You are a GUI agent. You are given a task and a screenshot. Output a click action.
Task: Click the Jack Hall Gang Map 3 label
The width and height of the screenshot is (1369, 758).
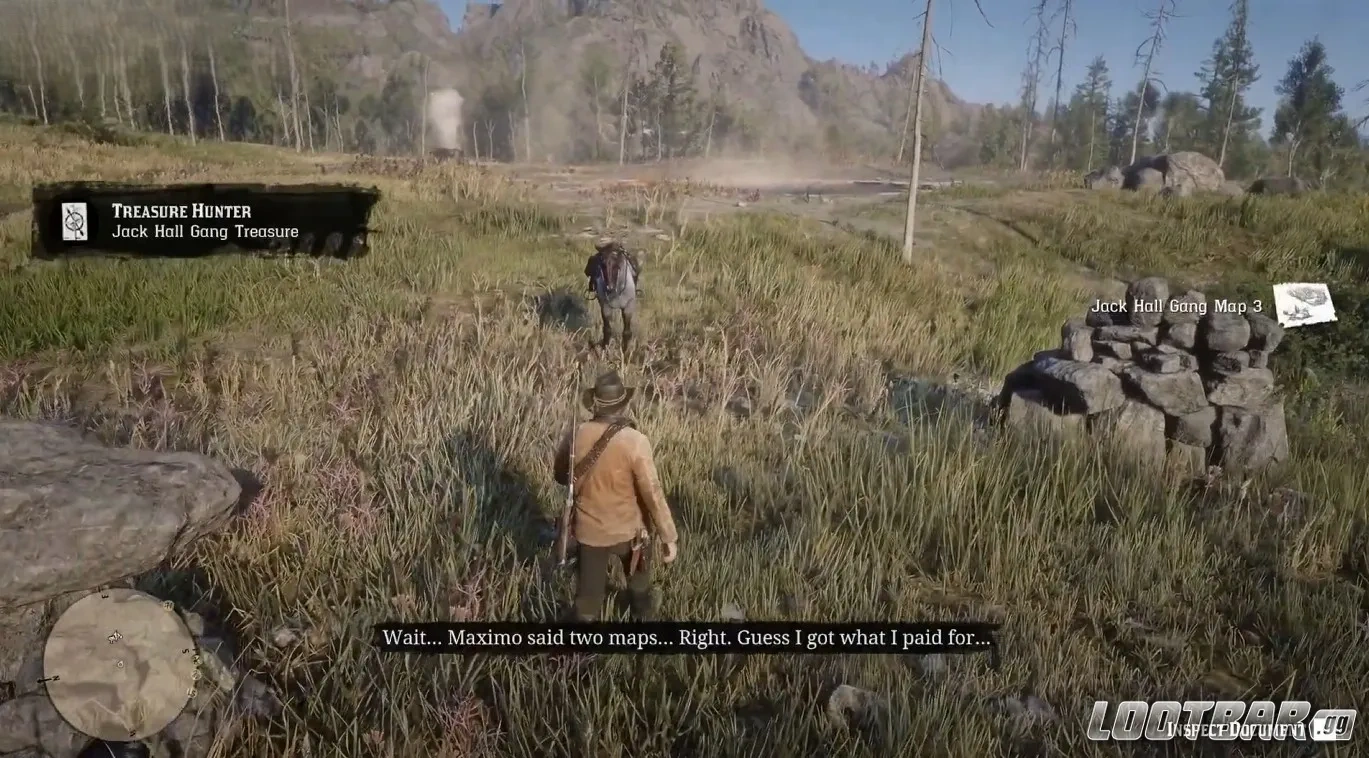click(1178, 306)
